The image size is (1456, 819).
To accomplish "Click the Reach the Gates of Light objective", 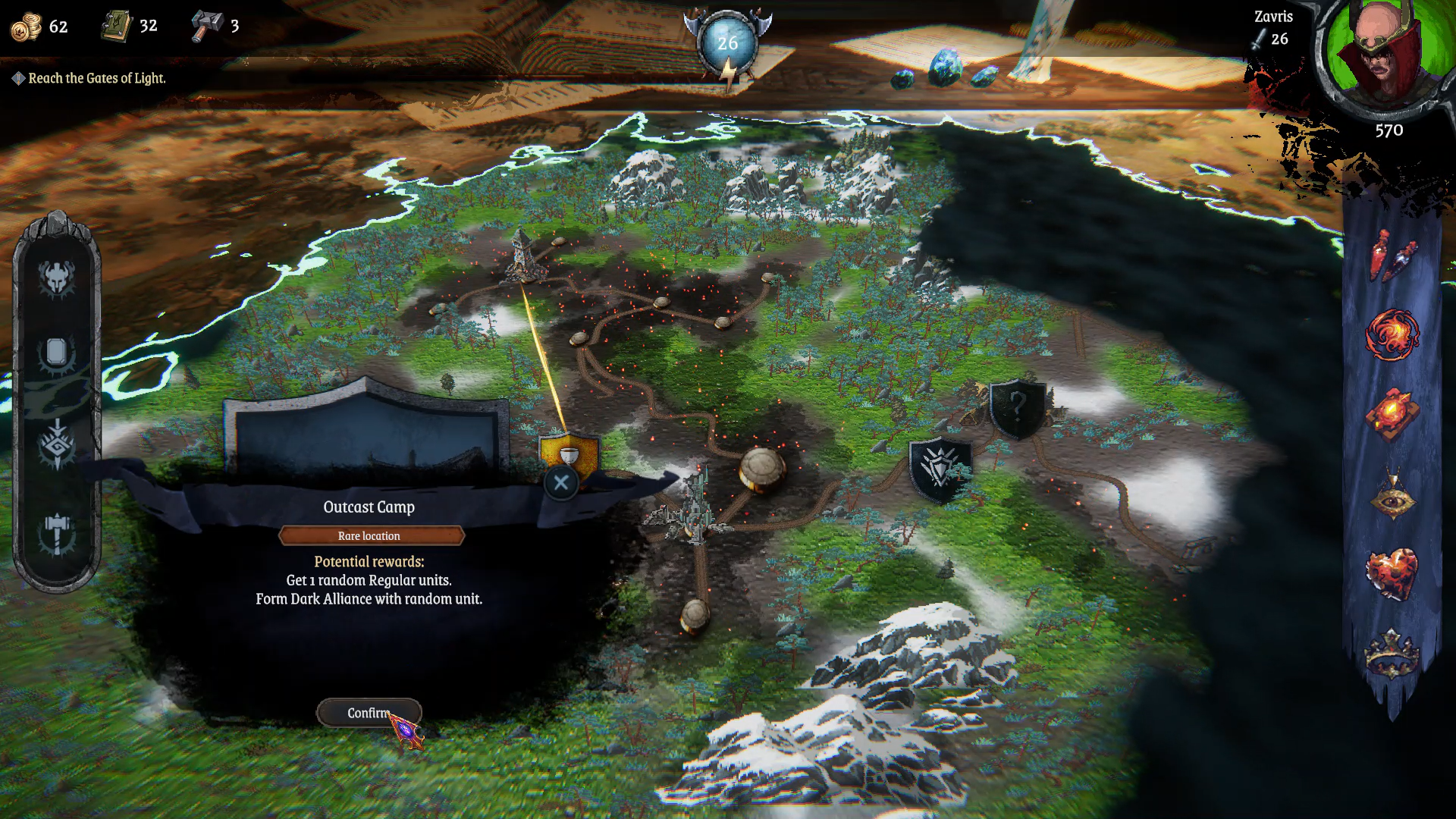I will [x=96, y=78].
